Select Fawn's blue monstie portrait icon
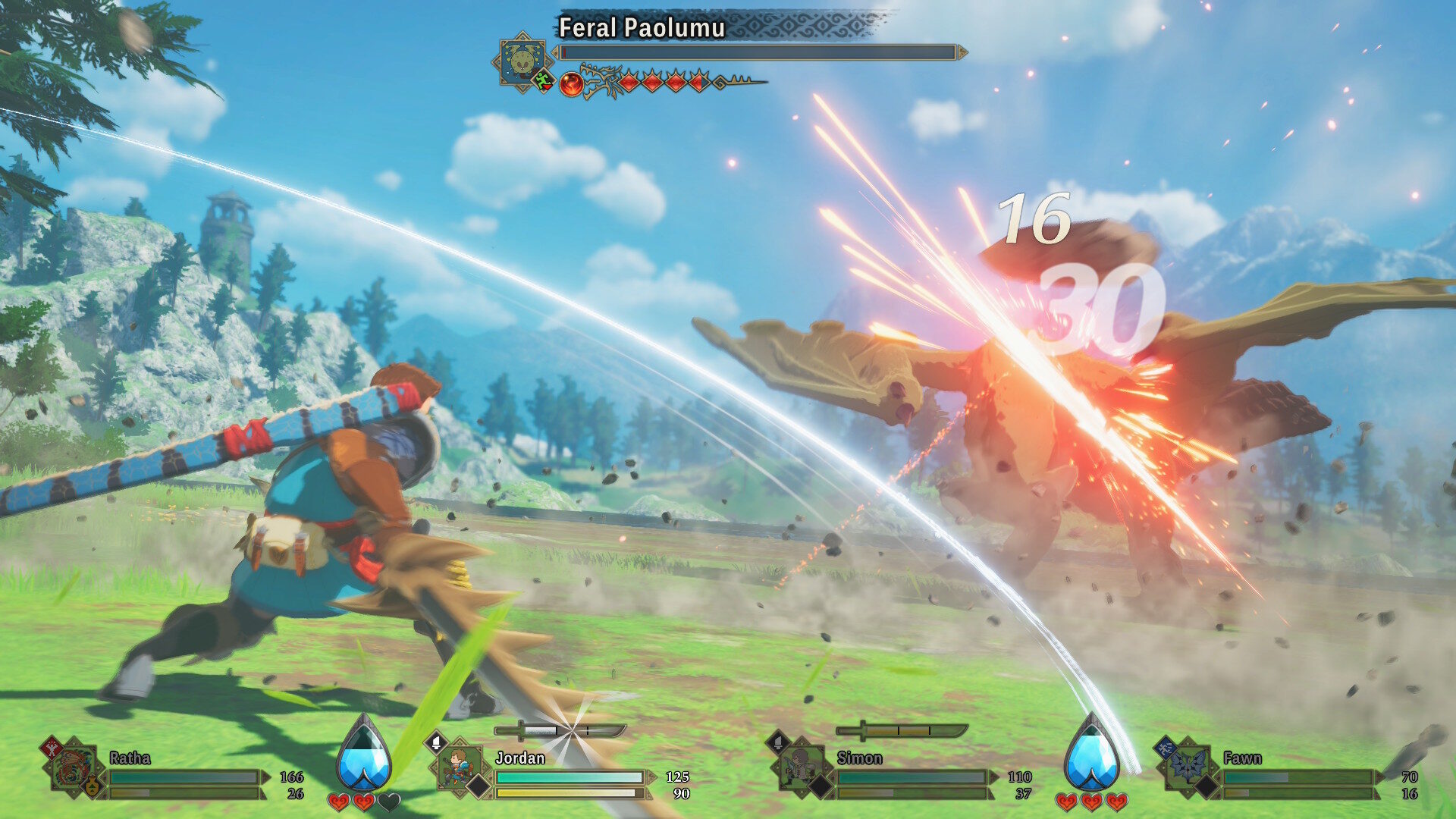This screenshot has width=1456, height=819. [x=1188, y=766]
